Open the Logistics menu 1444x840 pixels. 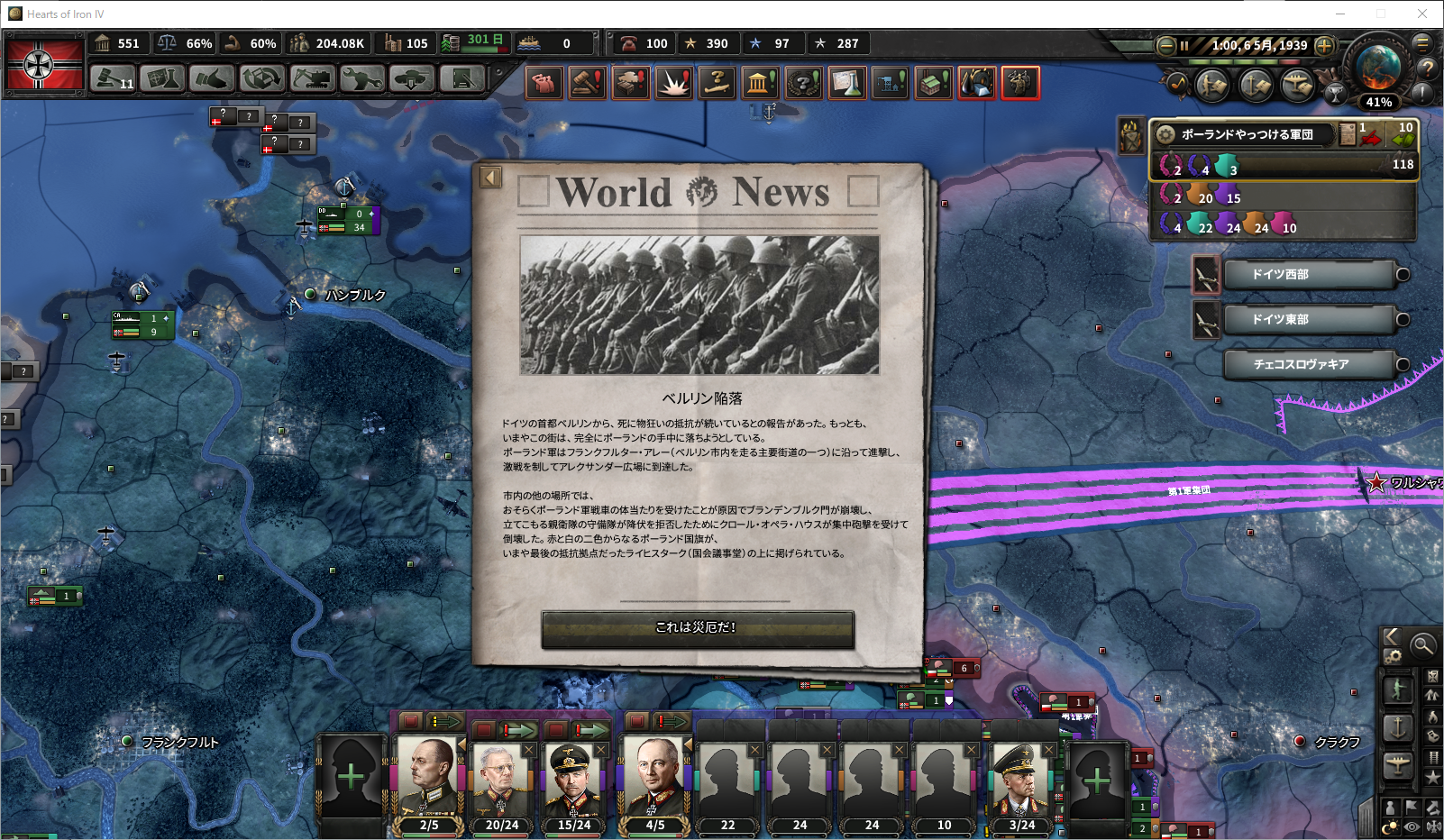tap(462, 79)
